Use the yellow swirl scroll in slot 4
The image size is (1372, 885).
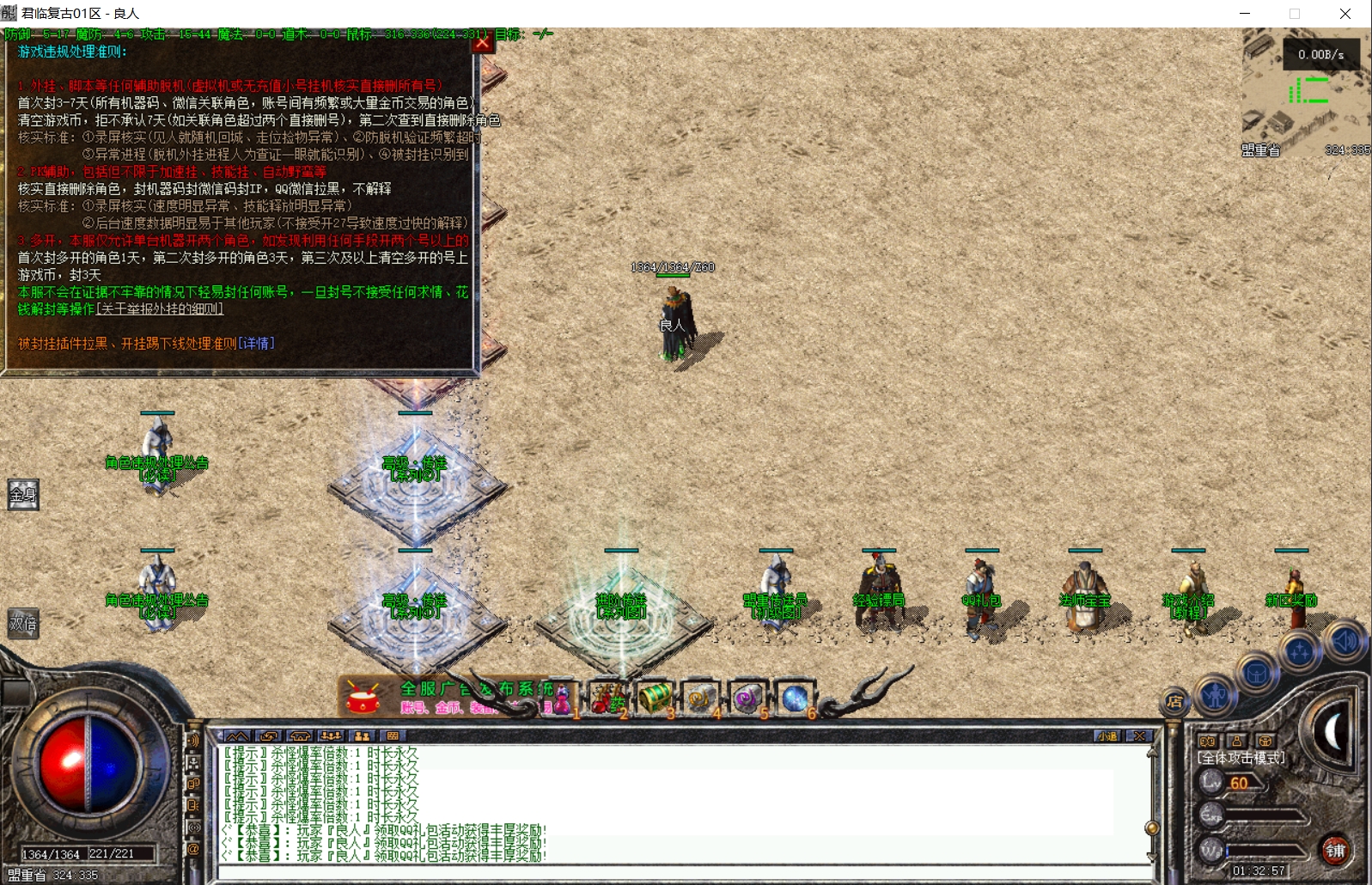tap(700, 699)
